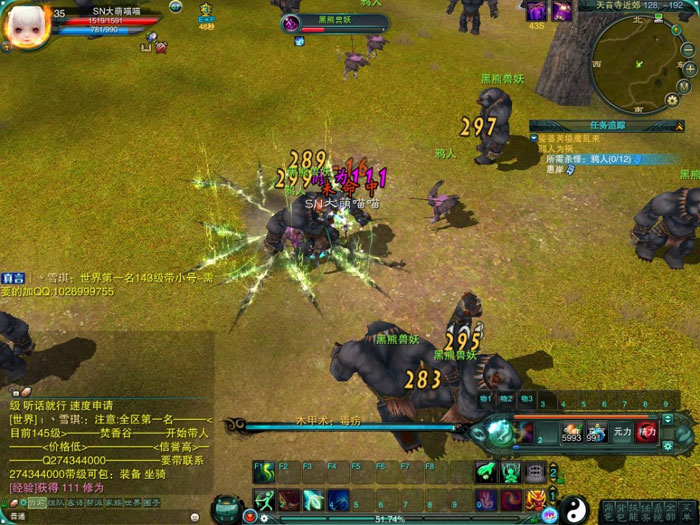Activate the green archer skill in slot 1
The image size is (700, 525).
(x=264, y=498)
